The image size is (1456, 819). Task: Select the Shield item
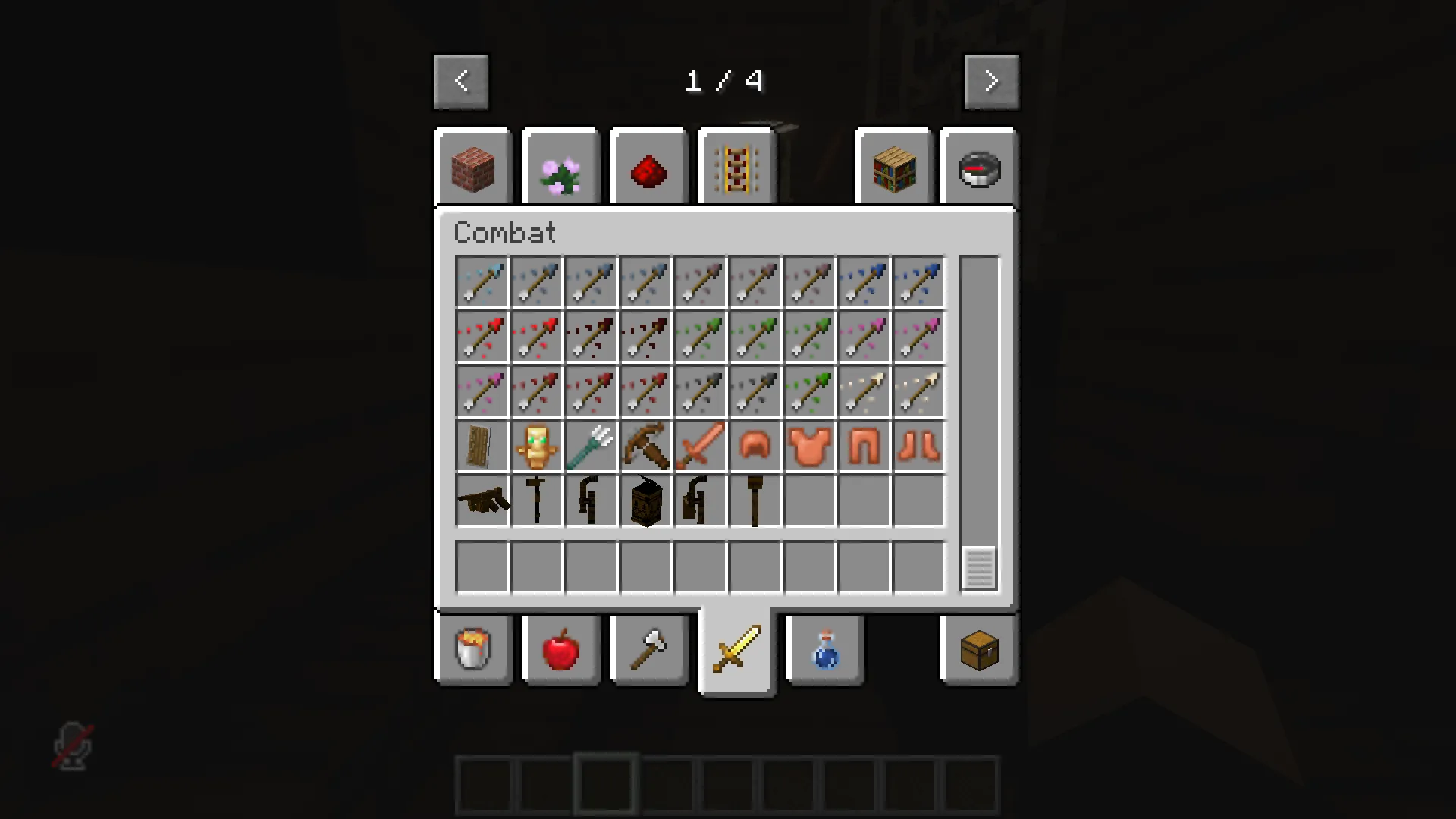(482, 446)
